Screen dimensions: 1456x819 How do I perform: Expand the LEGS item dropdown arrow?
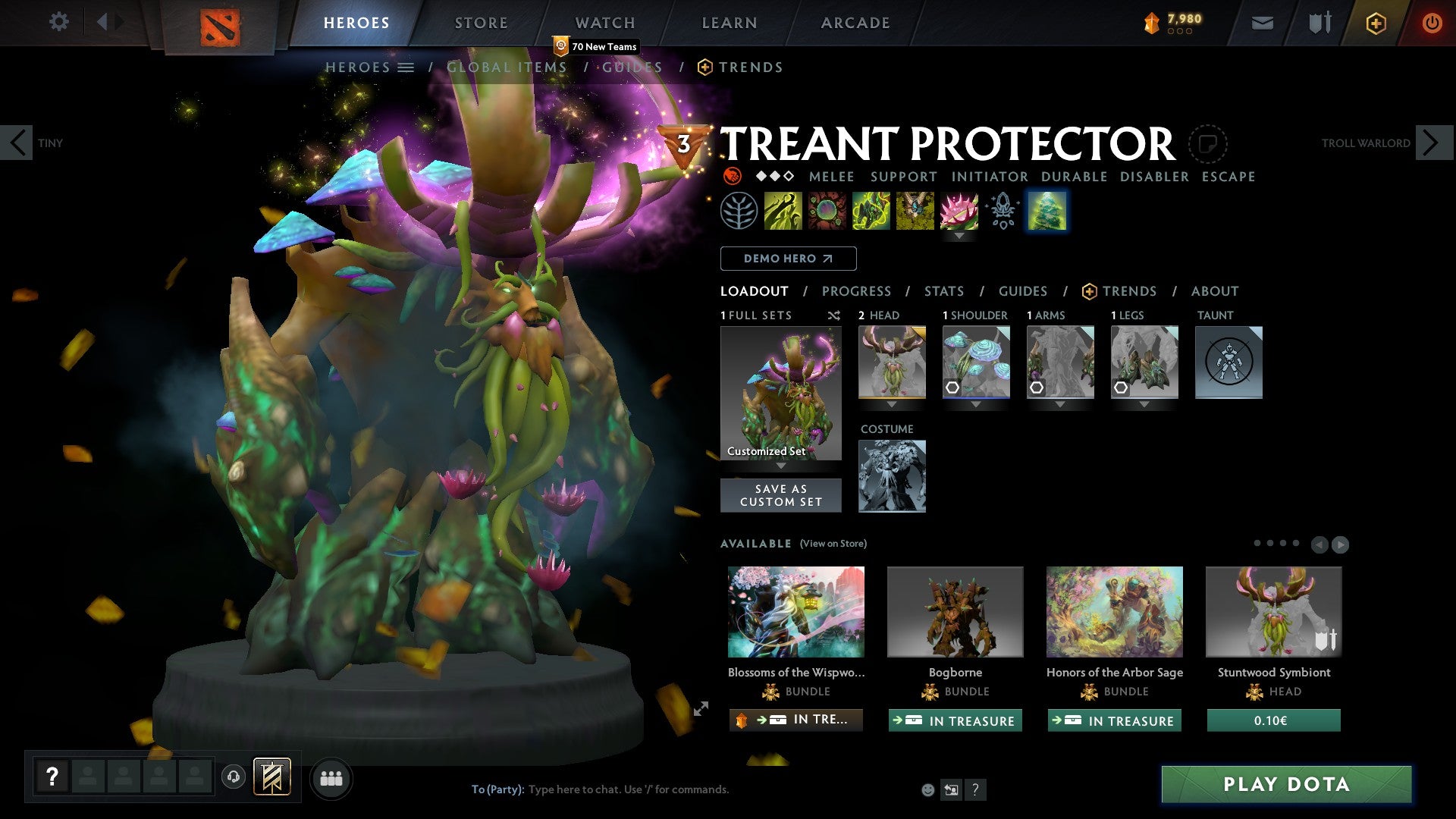(1144, 405)
